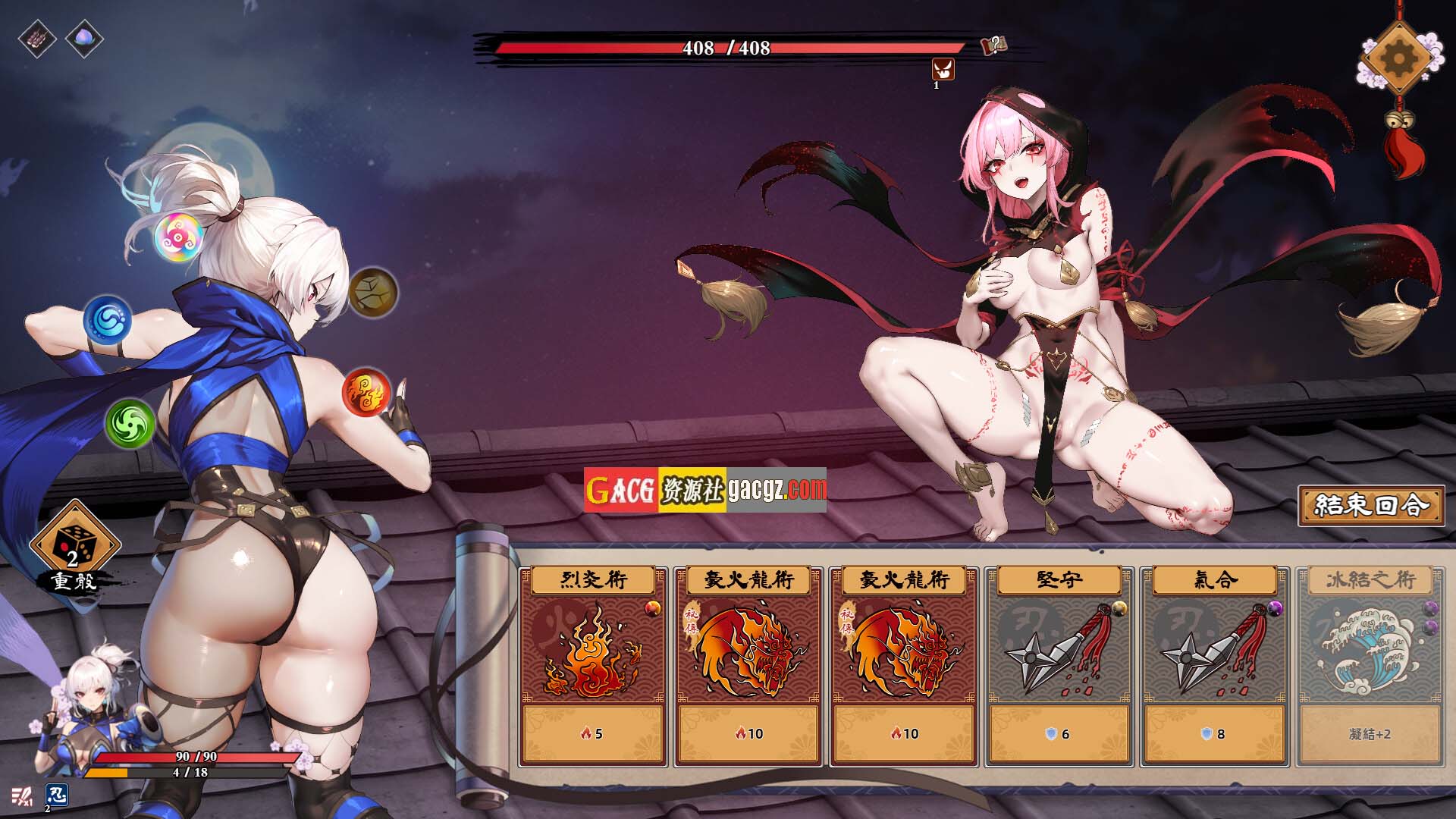Pick the 冰結之術 wave card

click(x=1370, y=666)
